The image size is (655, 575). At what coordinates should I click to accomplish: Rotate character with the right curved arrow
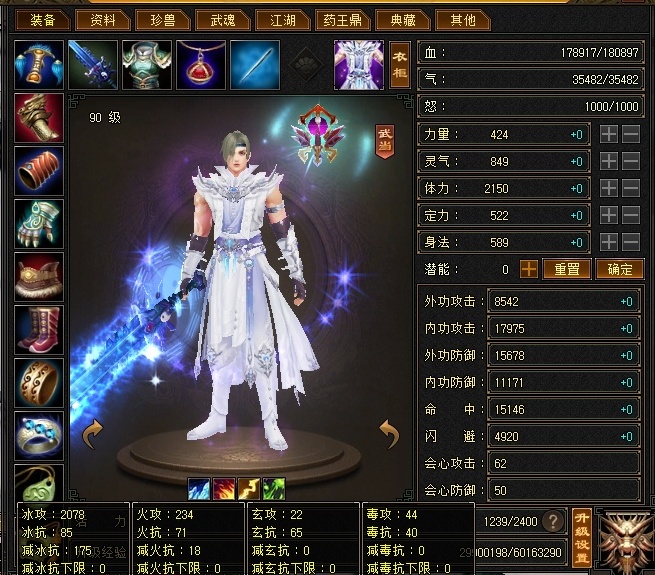pos(390,432)
